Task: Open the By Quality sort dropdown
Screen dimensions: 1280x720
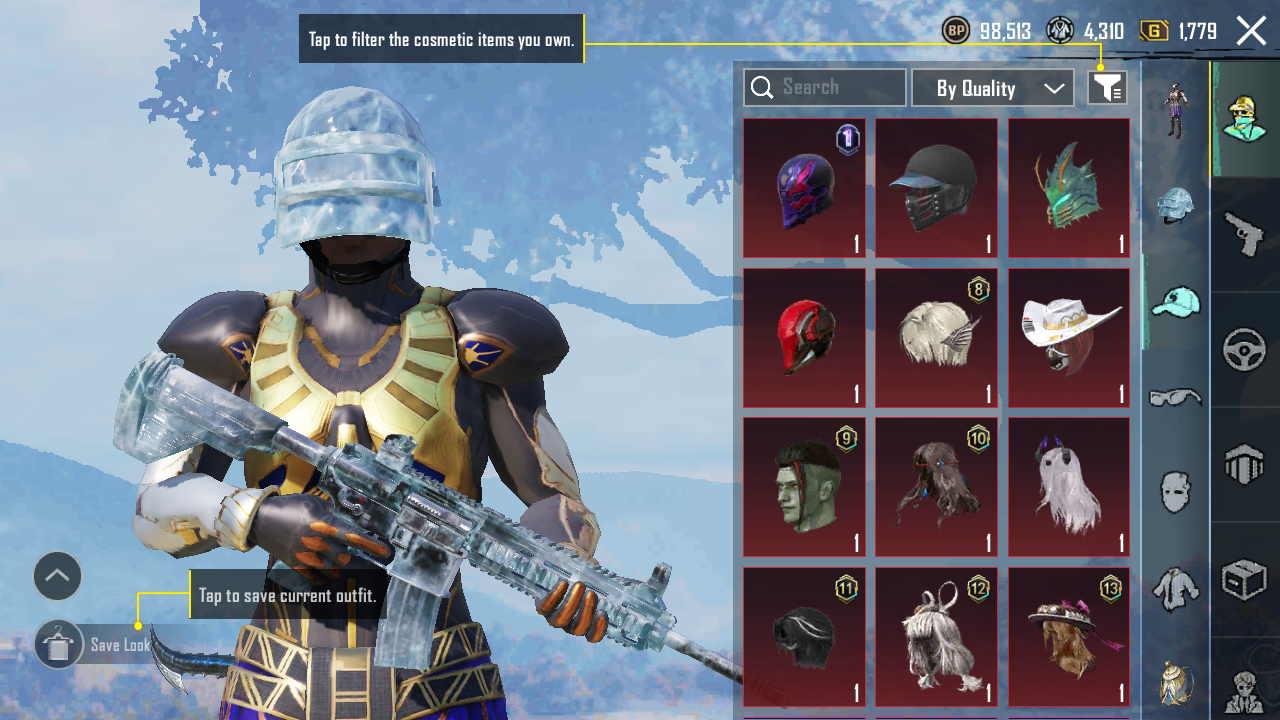Action: click(x=992, y=88)
